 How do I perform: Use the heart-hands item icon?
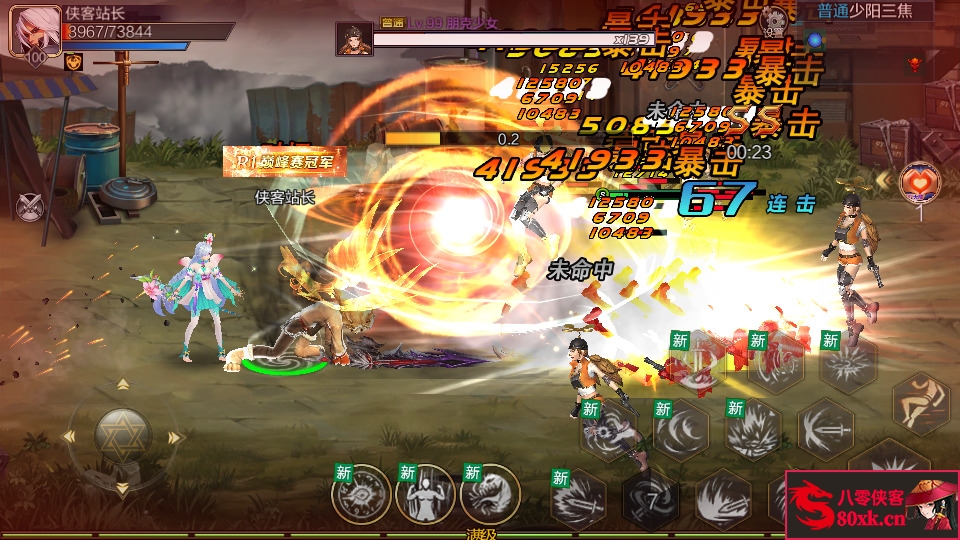point(918,182)
